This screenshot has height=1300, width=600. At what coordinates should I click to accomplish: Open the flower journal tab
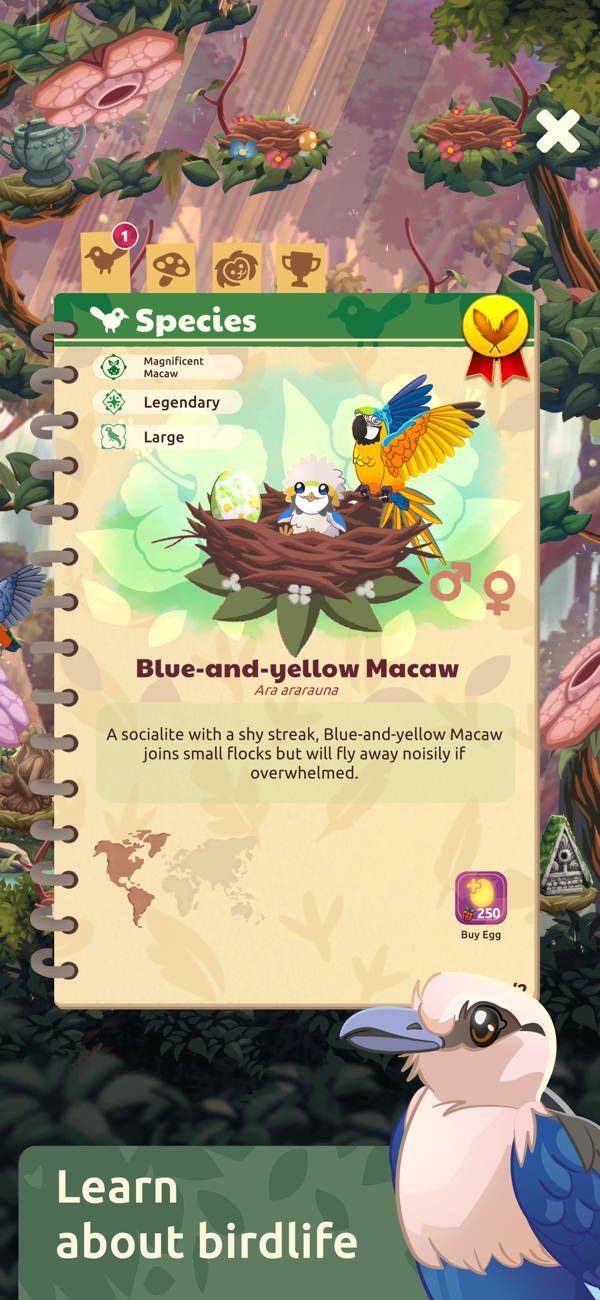tap(236, 267)
